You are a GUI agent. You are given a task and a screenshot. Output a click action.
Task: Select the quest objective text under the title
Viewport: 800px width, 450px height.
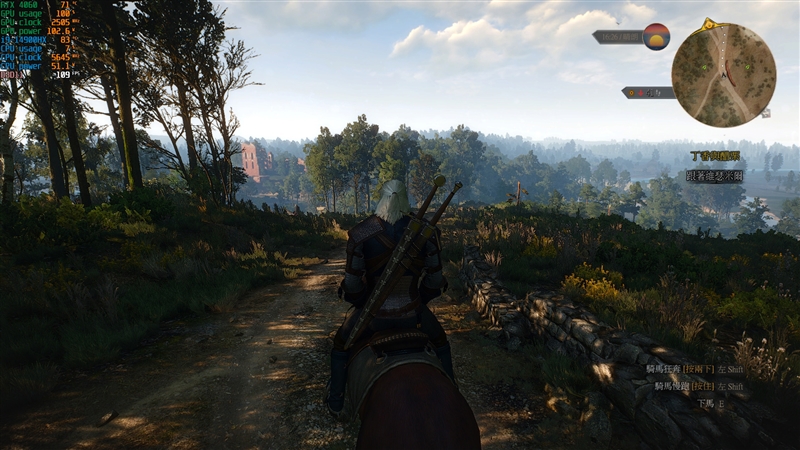pos(714,174)
